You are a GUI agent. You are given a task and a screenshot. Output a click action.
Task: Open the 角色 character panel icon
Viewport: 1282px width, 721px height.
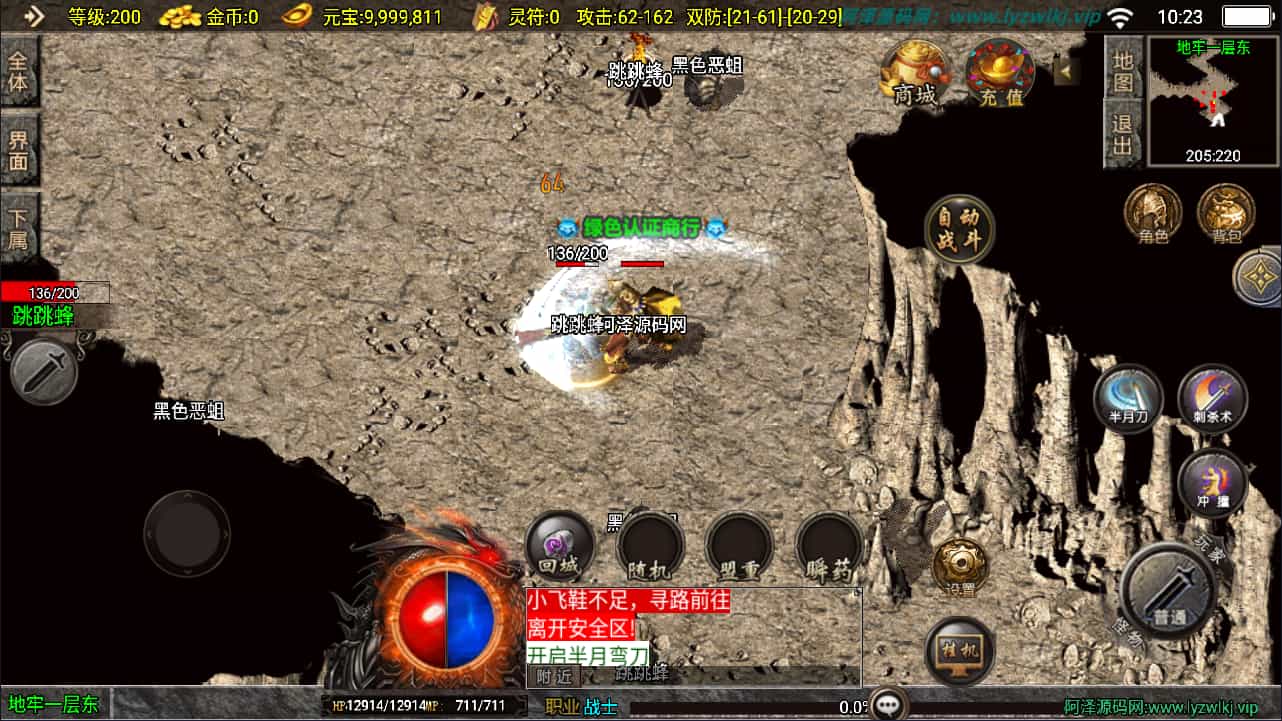1152,212
